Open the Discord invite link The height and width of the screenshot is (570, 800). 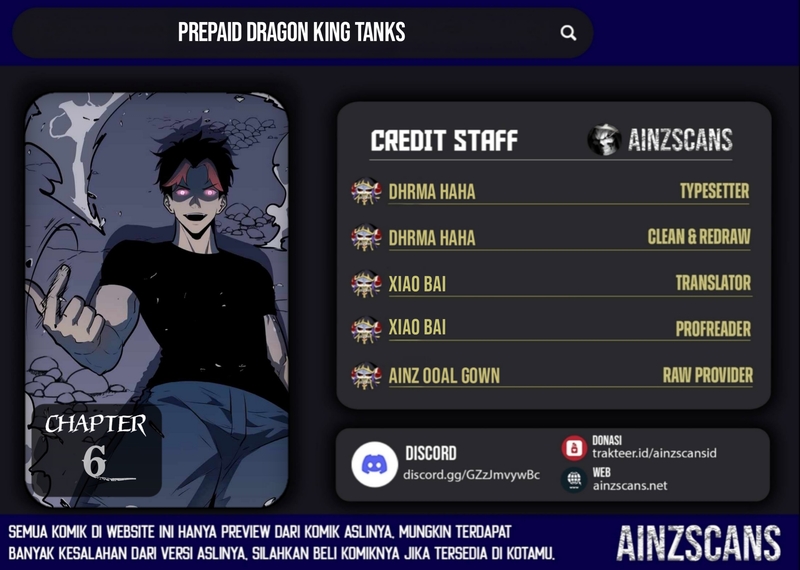[471, 474]
